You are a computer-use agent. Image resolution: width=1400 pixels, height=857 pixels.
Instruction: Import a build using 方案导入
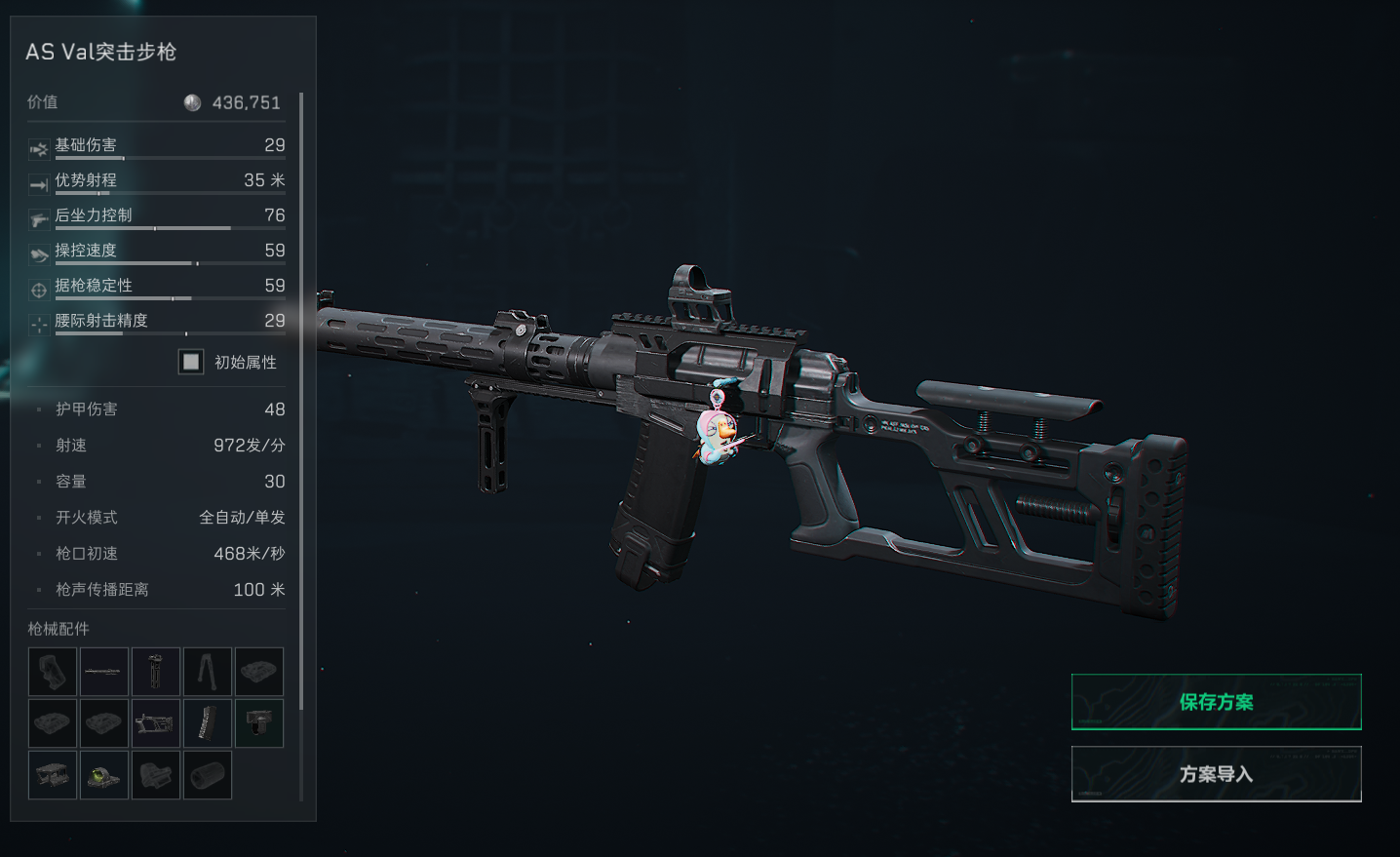pos(1216,774)
